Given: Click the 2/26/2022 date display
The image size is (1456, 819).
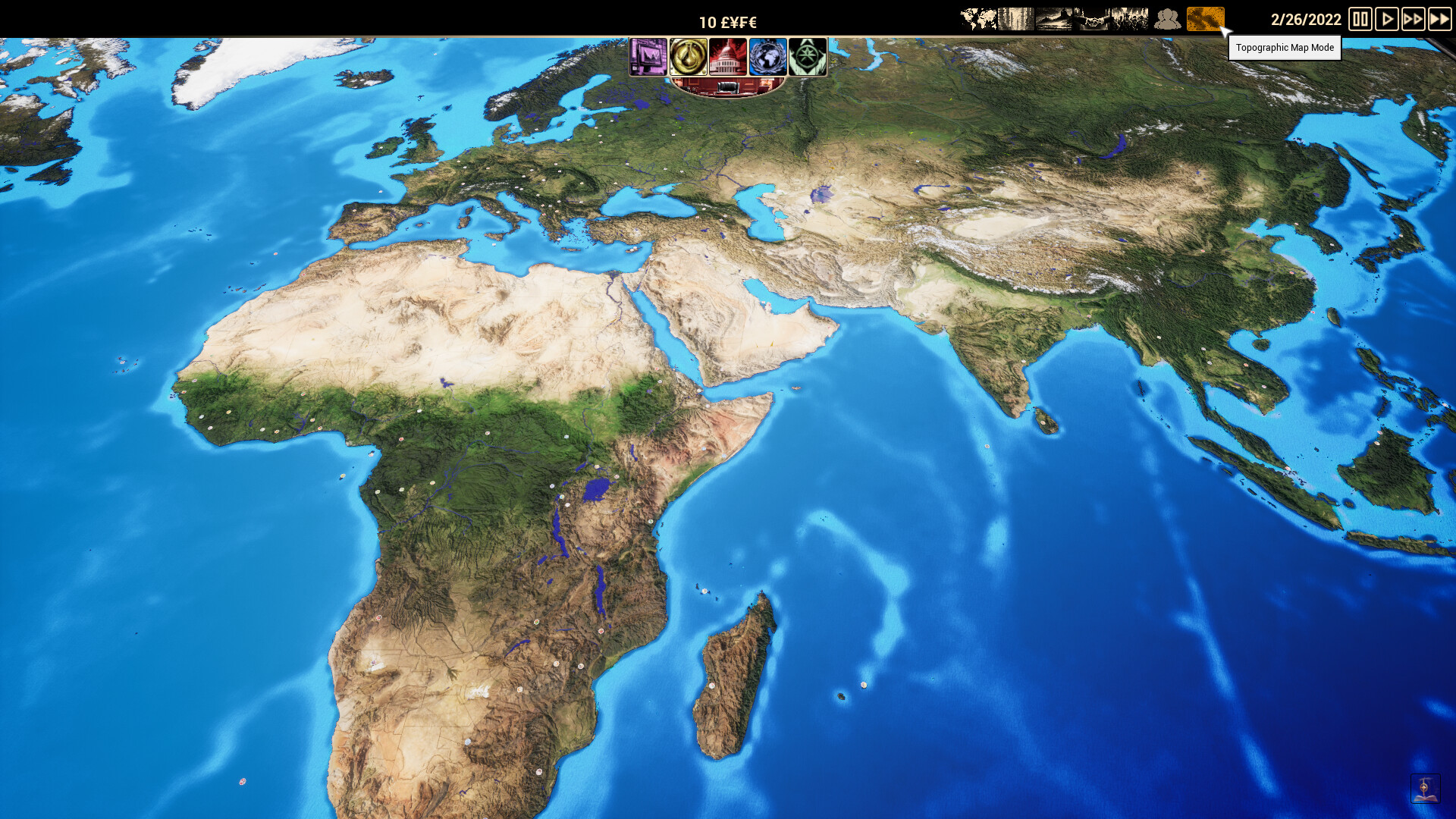Looking at the screenshot, I should click(1307, 20).
